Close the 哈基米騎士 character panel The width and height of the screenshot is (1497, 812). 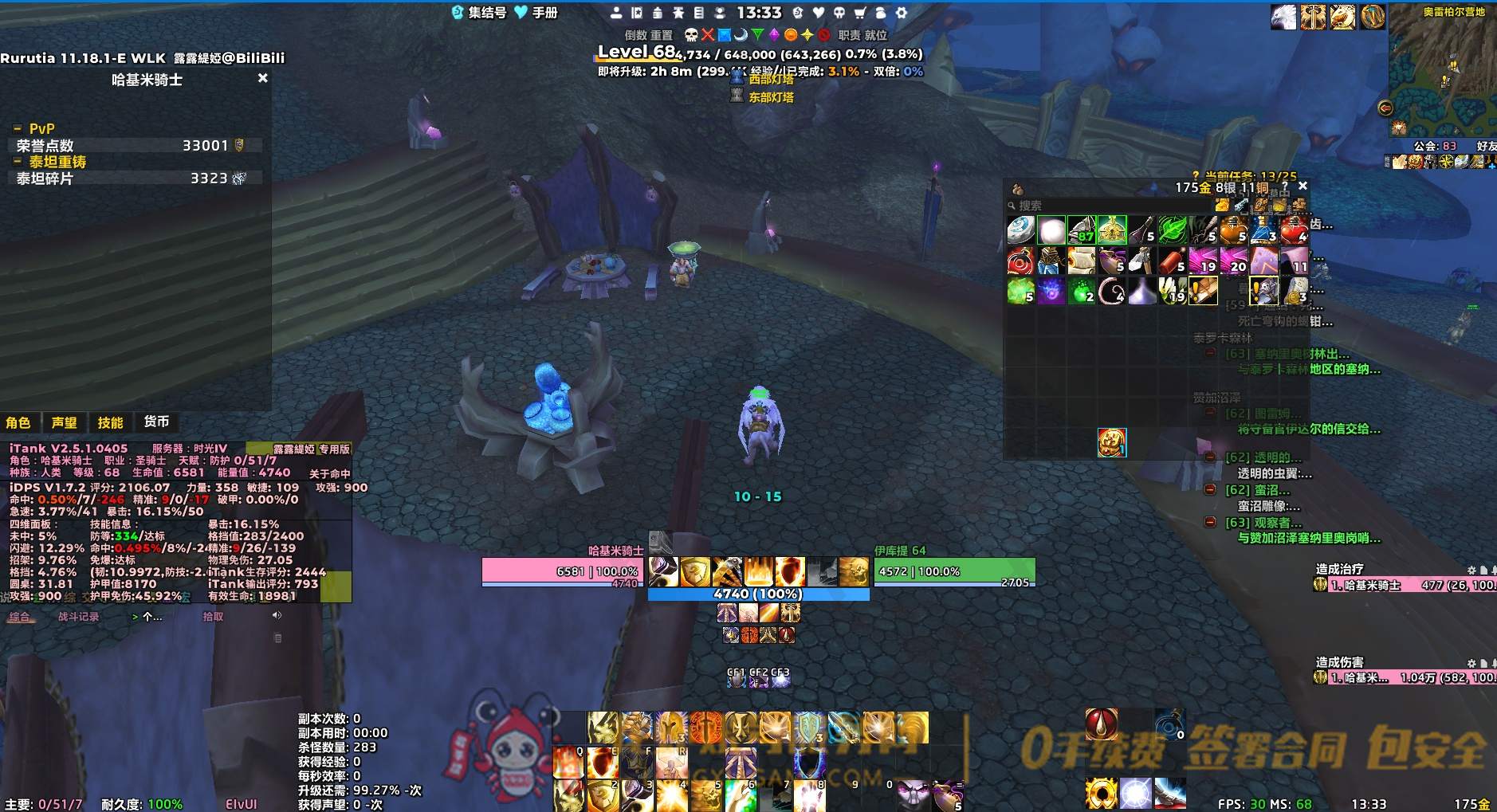(263, 78)
